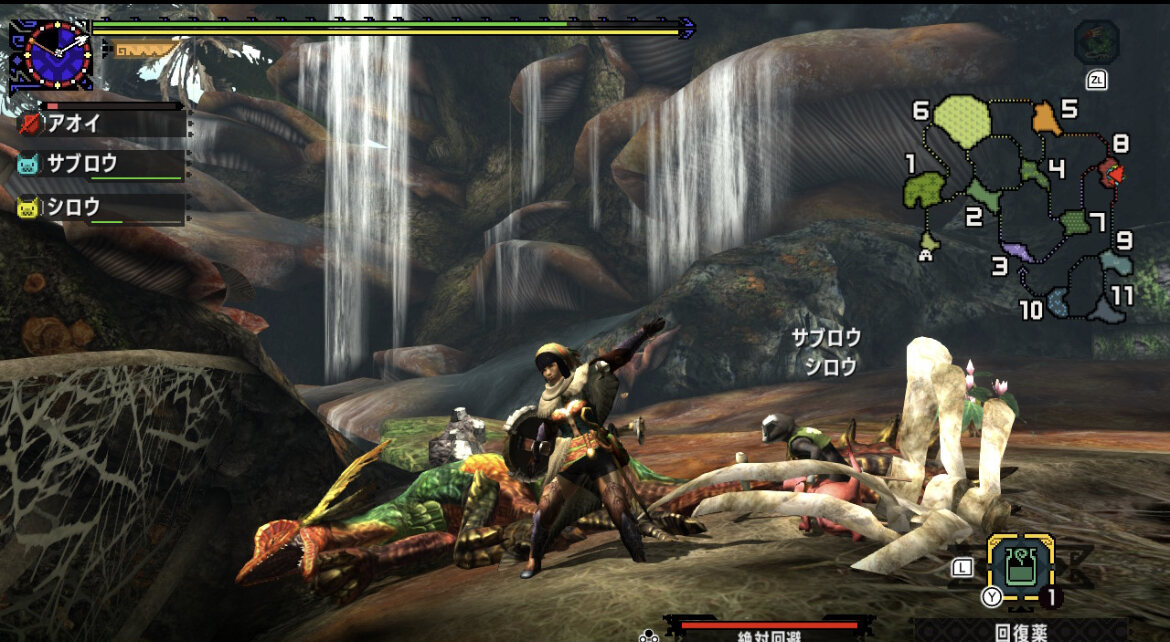Select the purple area 3 on the minimap
The width and height of the screenshot is (1170, 642).
1017,251
